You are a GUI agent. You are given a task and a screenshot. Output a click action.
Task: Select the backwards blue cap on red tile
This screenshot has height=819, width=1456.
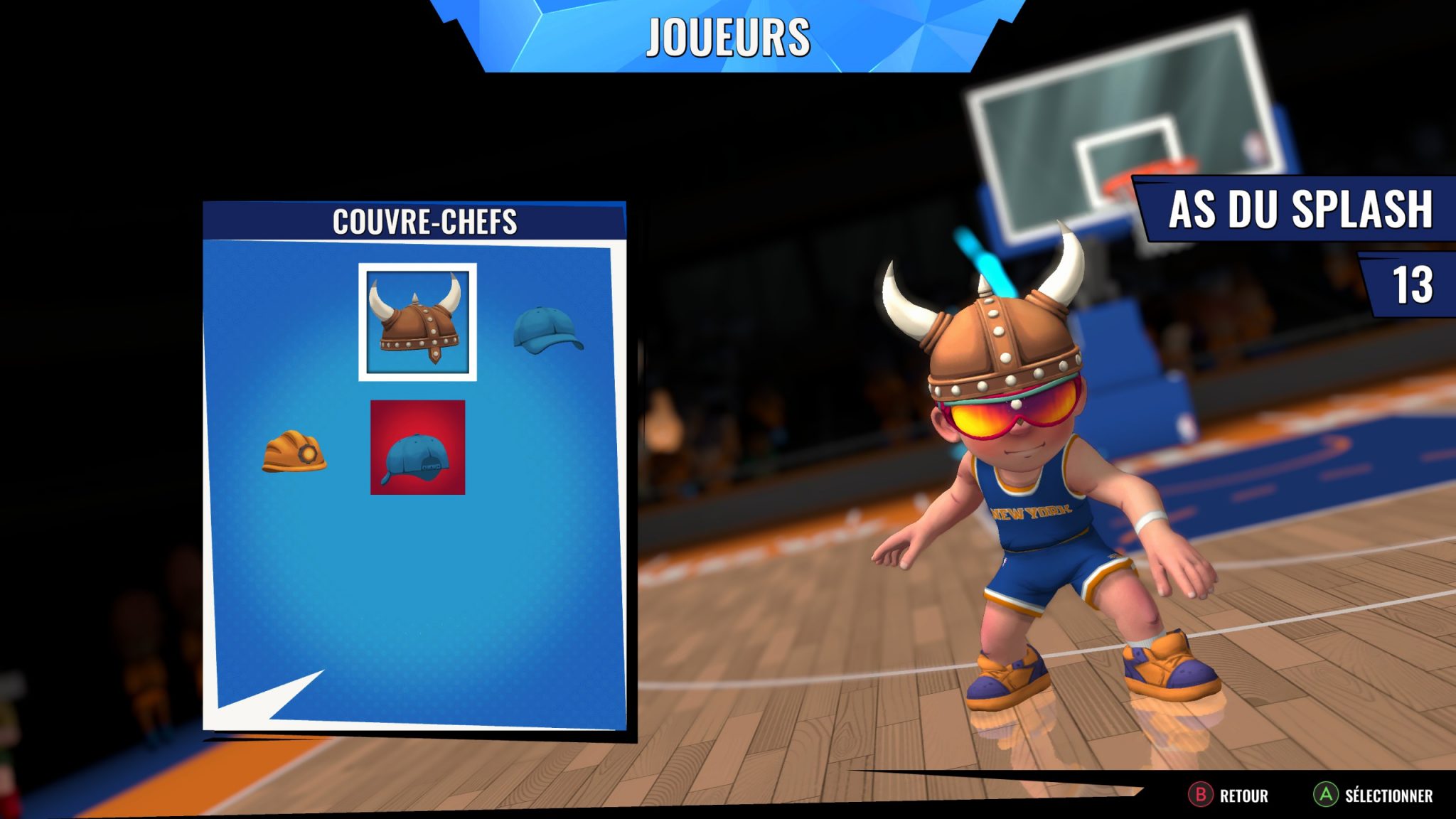(x=417, y=447)
